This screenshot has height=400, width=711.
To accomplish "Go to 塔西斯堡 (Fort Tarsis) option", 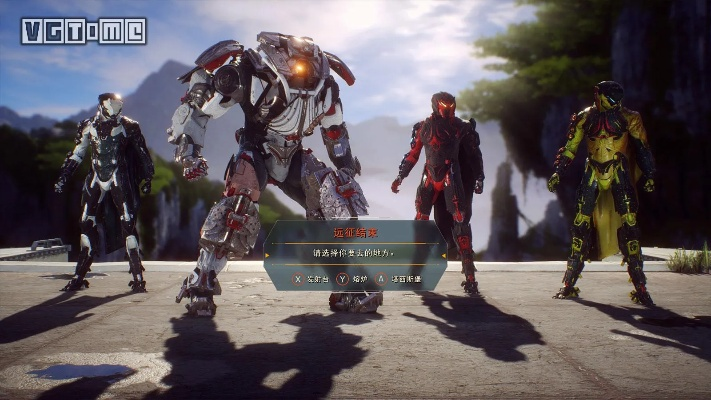I will pyautogui.click(x=402, y=277).
